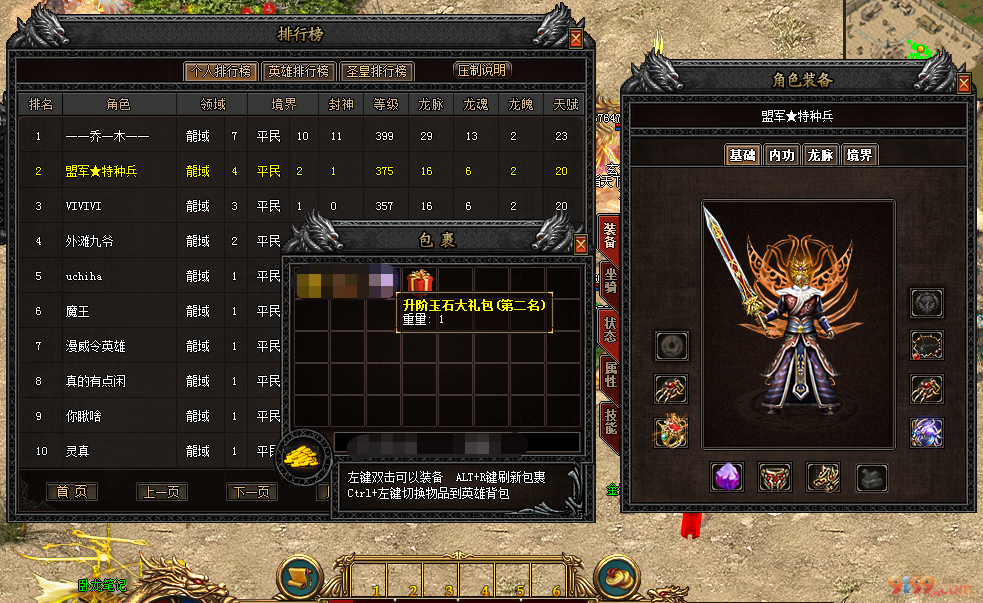Viewport: 983px width, 603px height.
Task: Open the 圣皇排行榜 tab
Action: click(x=376, y=71)
